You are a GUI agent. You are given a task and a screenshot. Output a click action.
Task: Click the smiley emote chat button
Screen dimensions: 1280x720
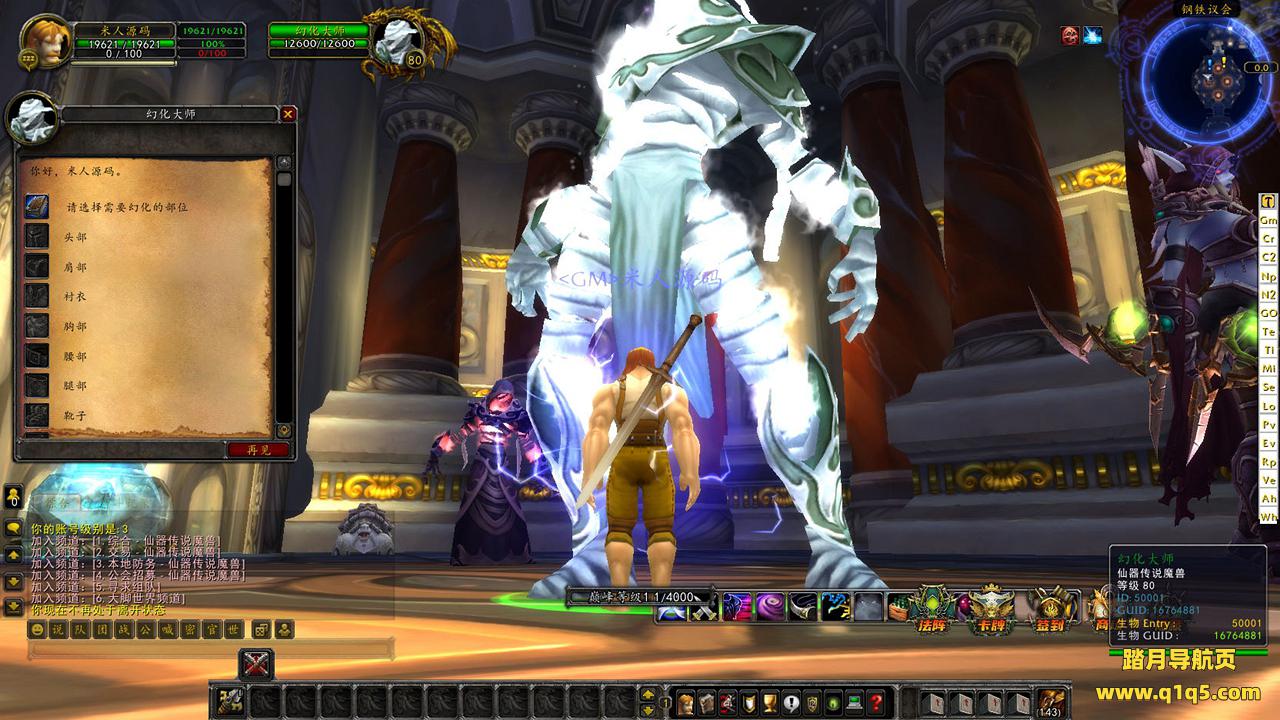point(37,630)
